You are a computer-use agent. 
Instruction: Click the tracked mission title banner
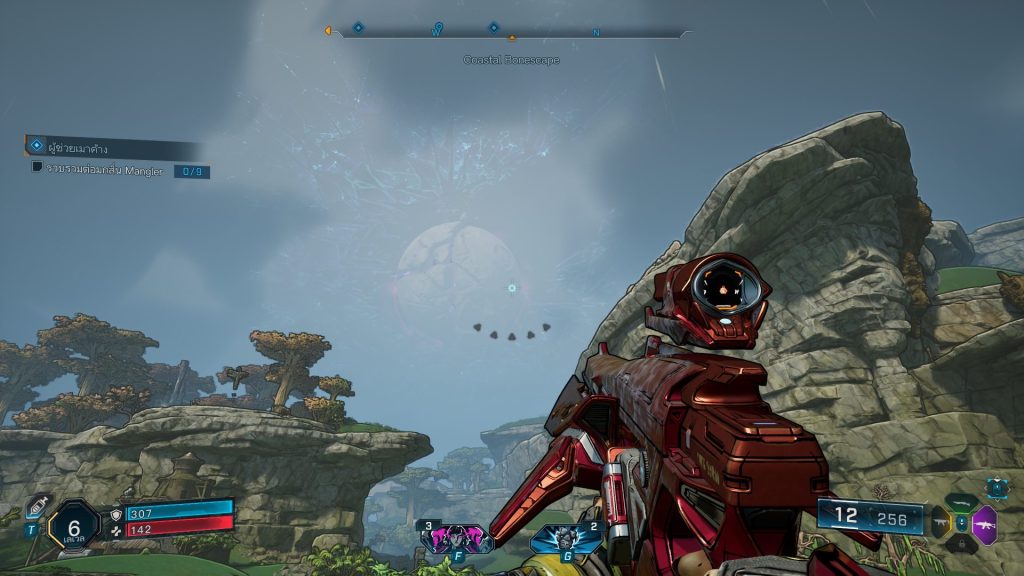pyautogui.click(x=112, y=148)
